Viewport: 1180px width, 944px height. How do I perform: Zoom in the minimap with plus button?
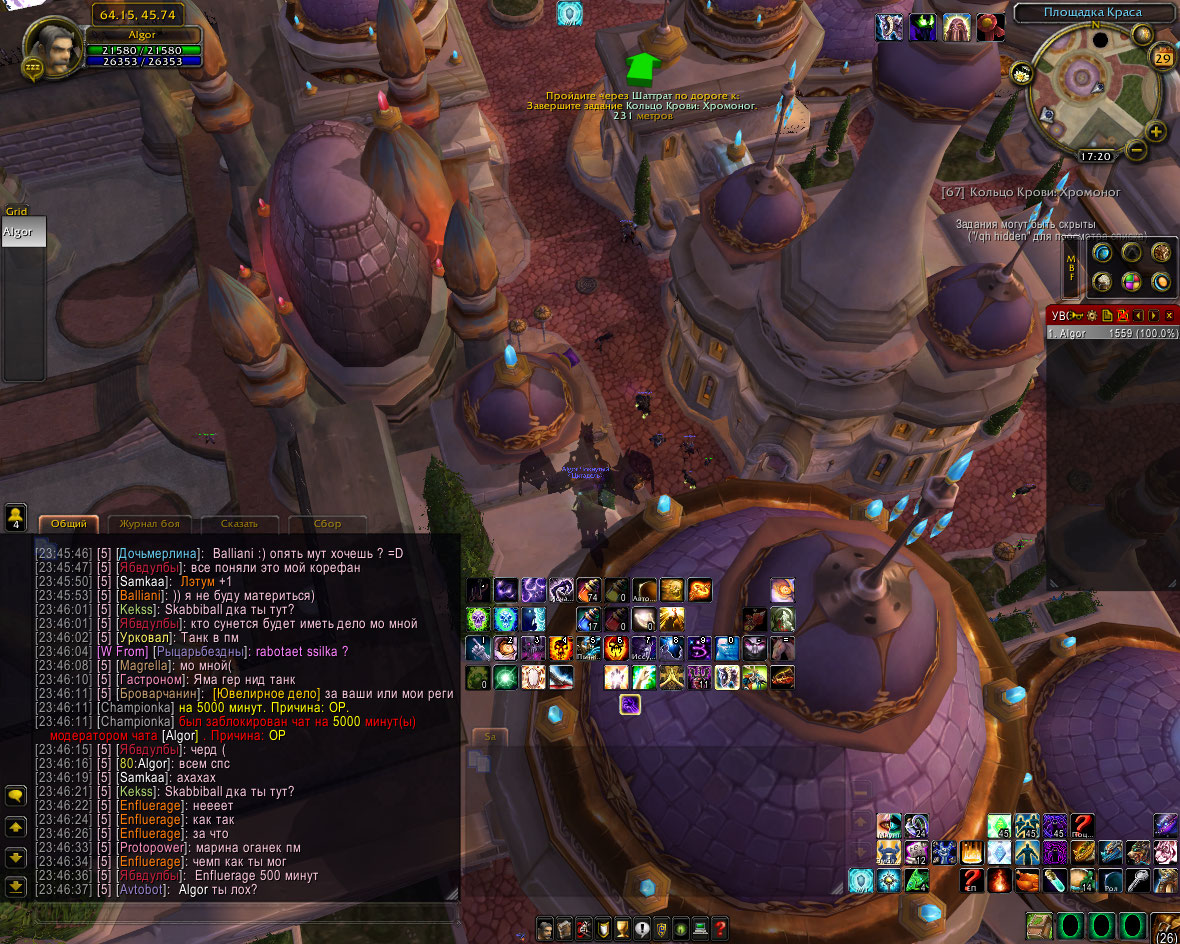[x=1156, y=132]
